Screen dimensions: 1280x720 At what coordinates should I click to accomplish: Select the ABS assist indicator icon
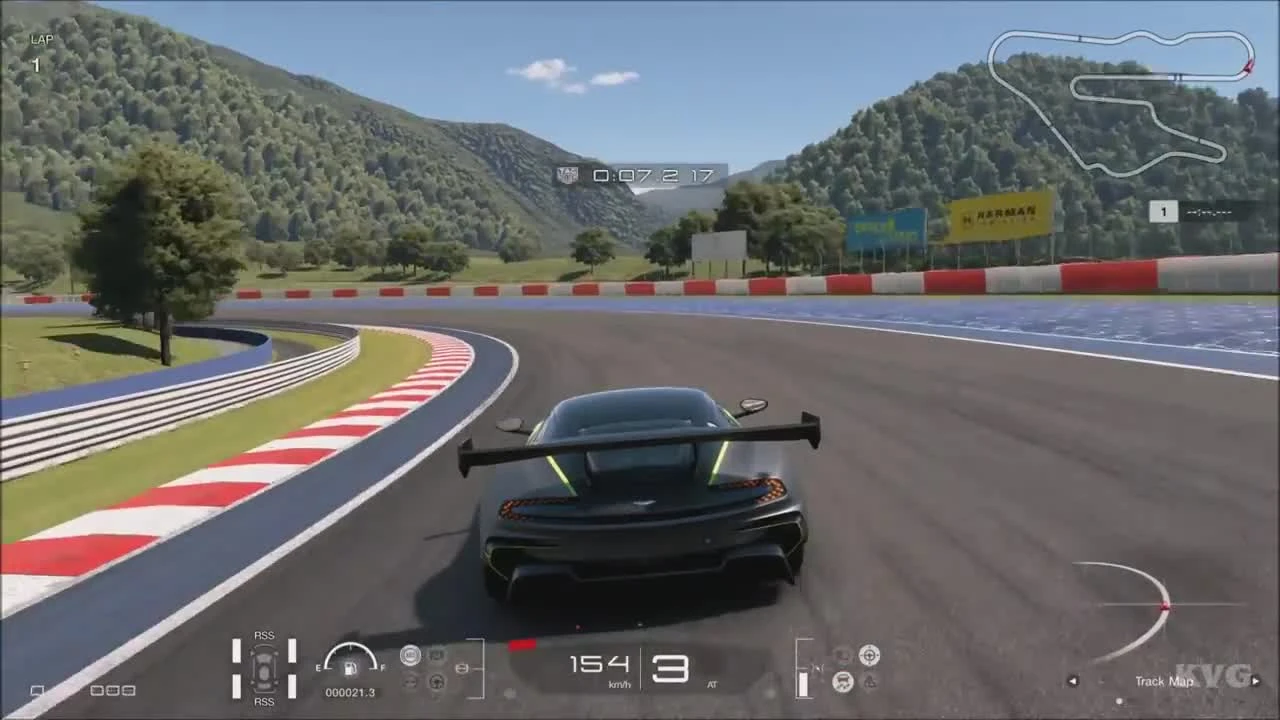pos(411,655)
